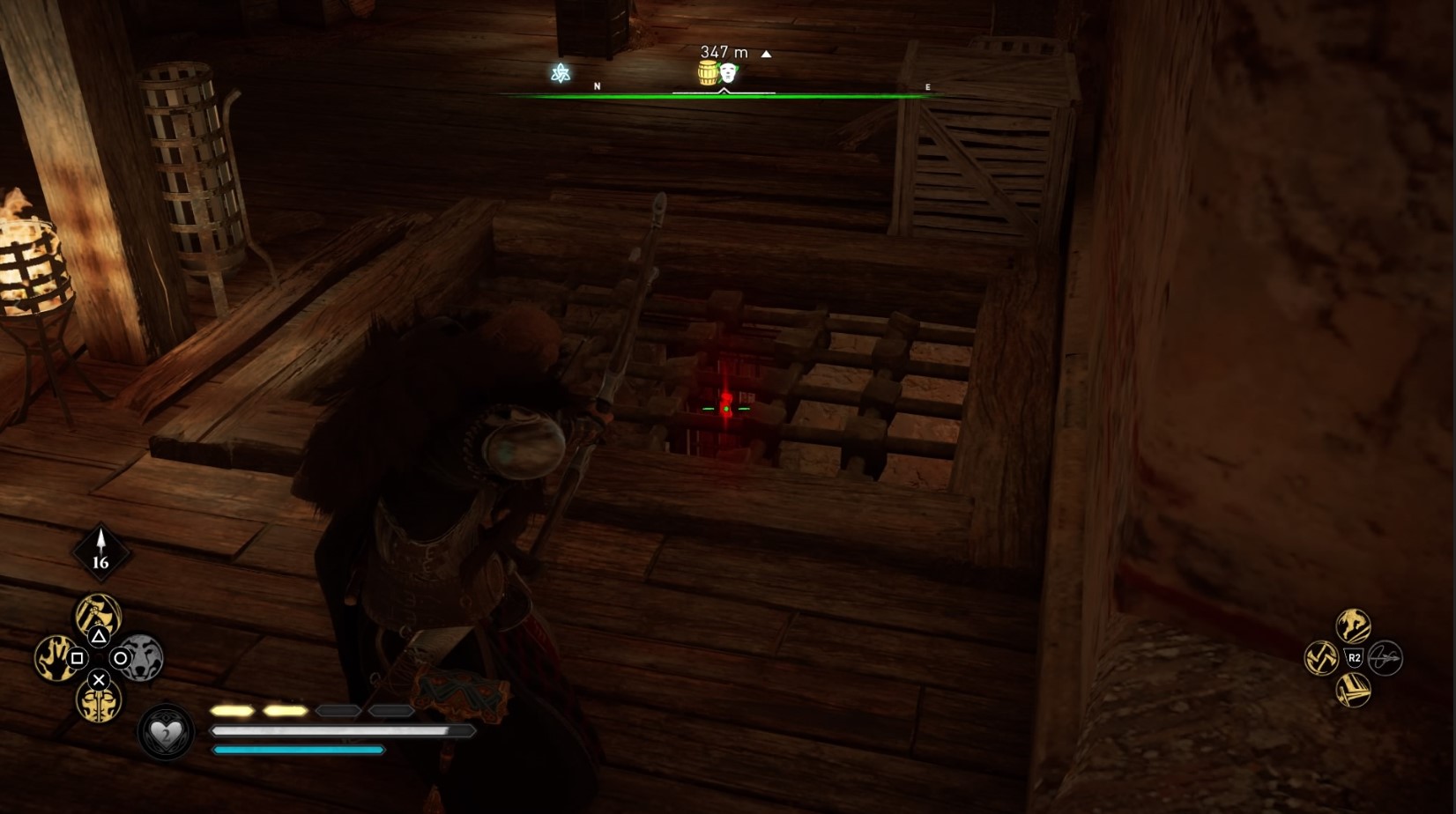The width and height of the screenshot is (1456, 814).
Task: Click the heart icon showing level 2
Action: (x=167, y=732)
